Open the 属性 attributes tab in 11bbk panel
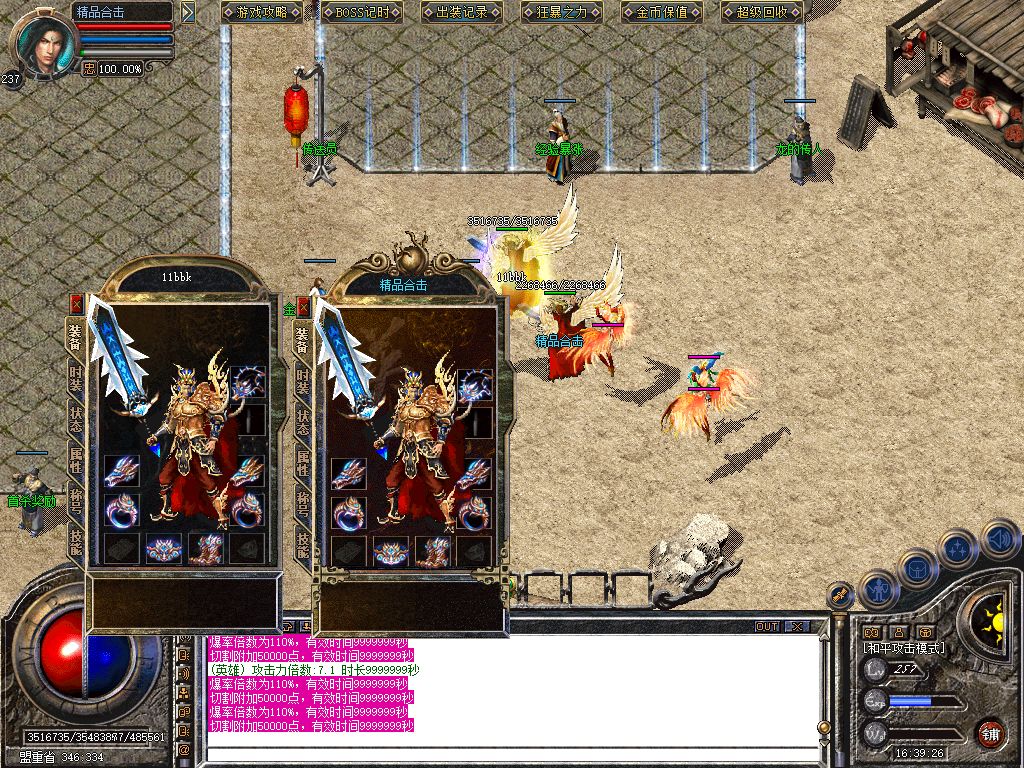Image resolution: width=1024 pixels, height=768 pixels. click(76, 462)
